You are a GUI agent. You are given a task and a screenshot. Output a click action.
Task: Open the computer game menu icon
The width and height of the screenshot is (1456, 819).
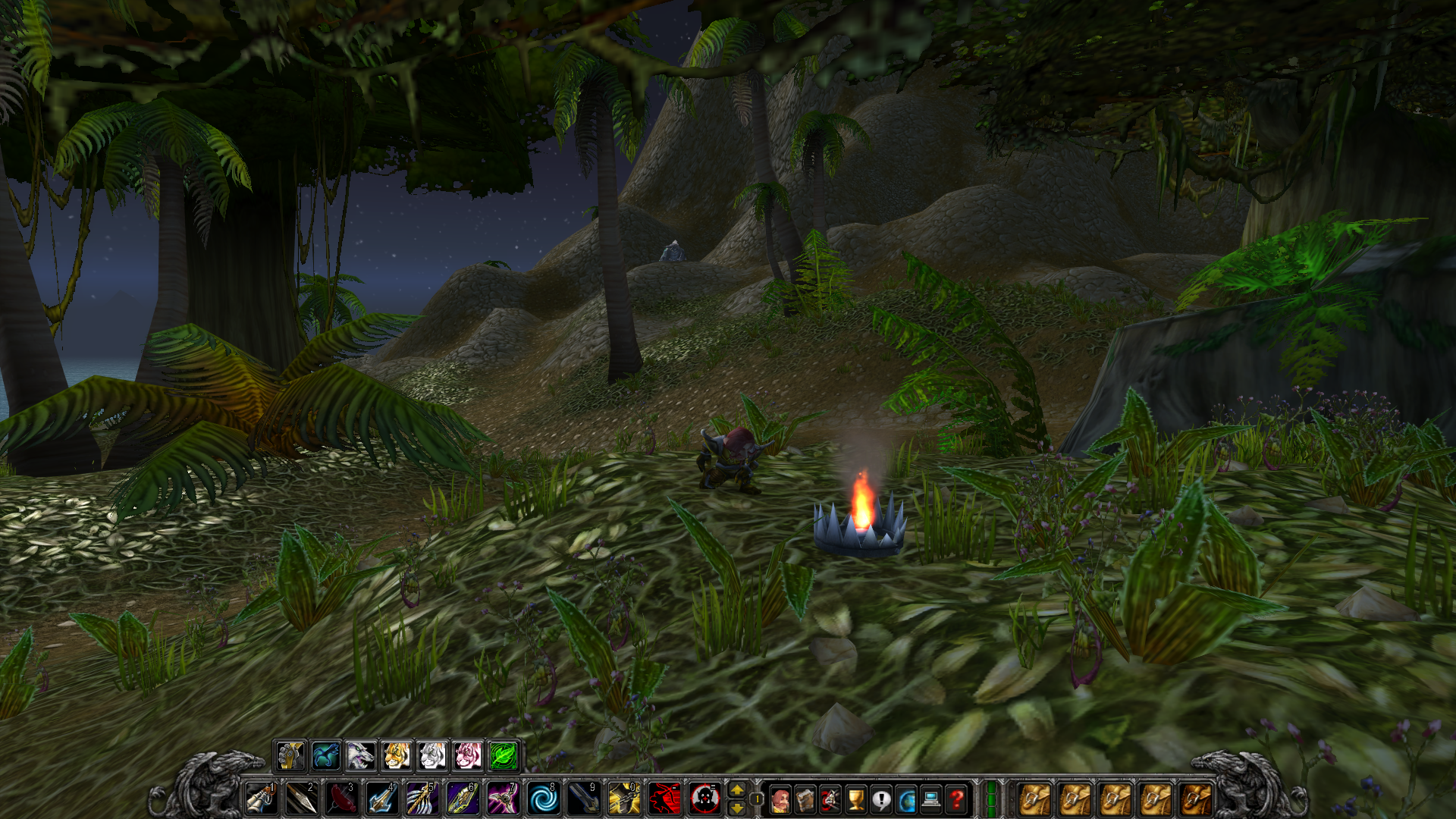931,799
